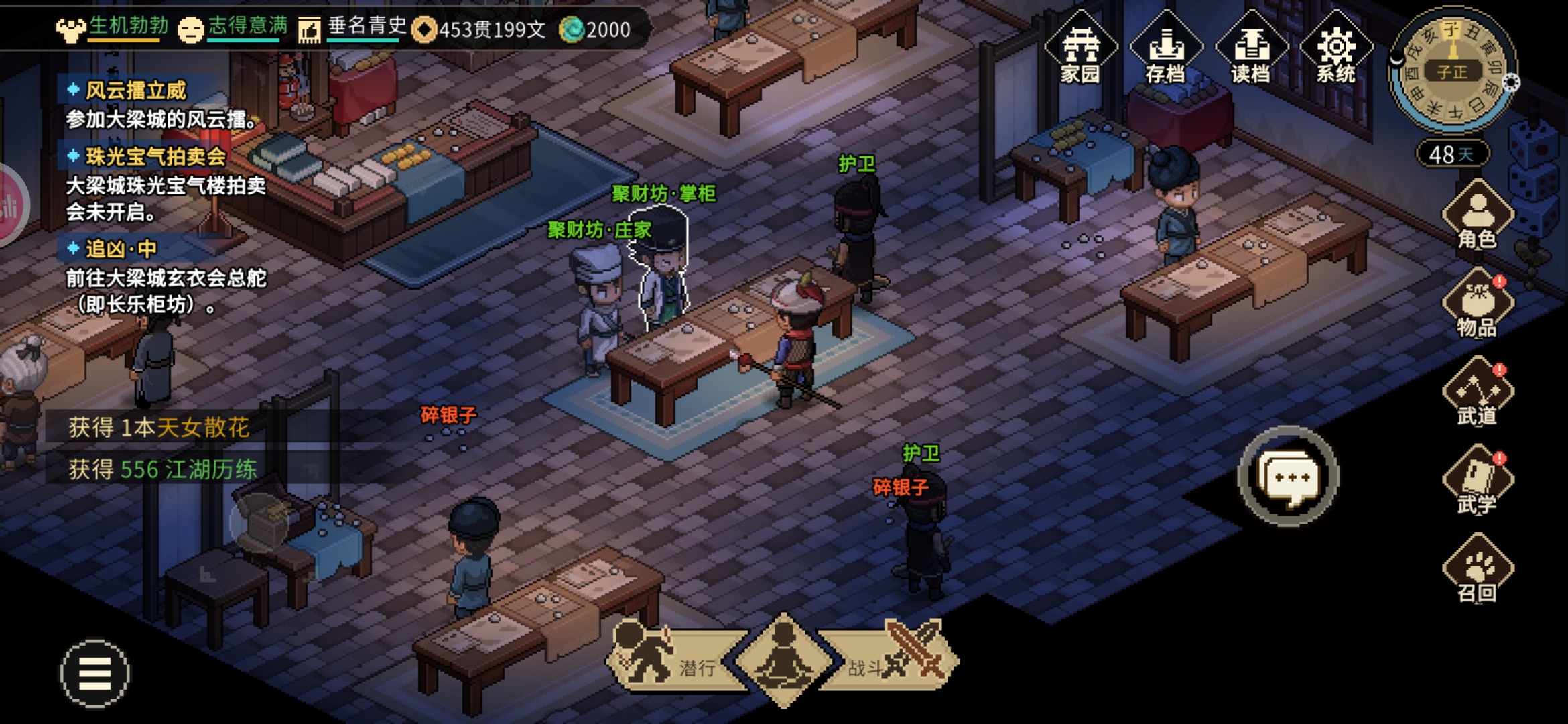Click the small gear beside the clock
The height and width of the screenshot is (724, 1568).
tap(1511, 82)
